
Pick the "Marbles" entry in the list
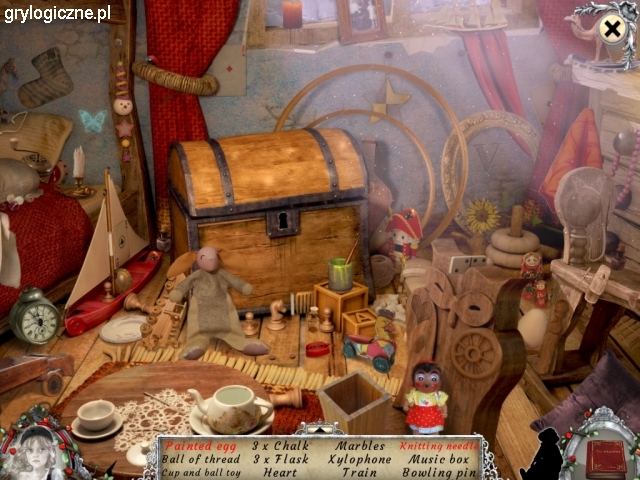[360, 445]
